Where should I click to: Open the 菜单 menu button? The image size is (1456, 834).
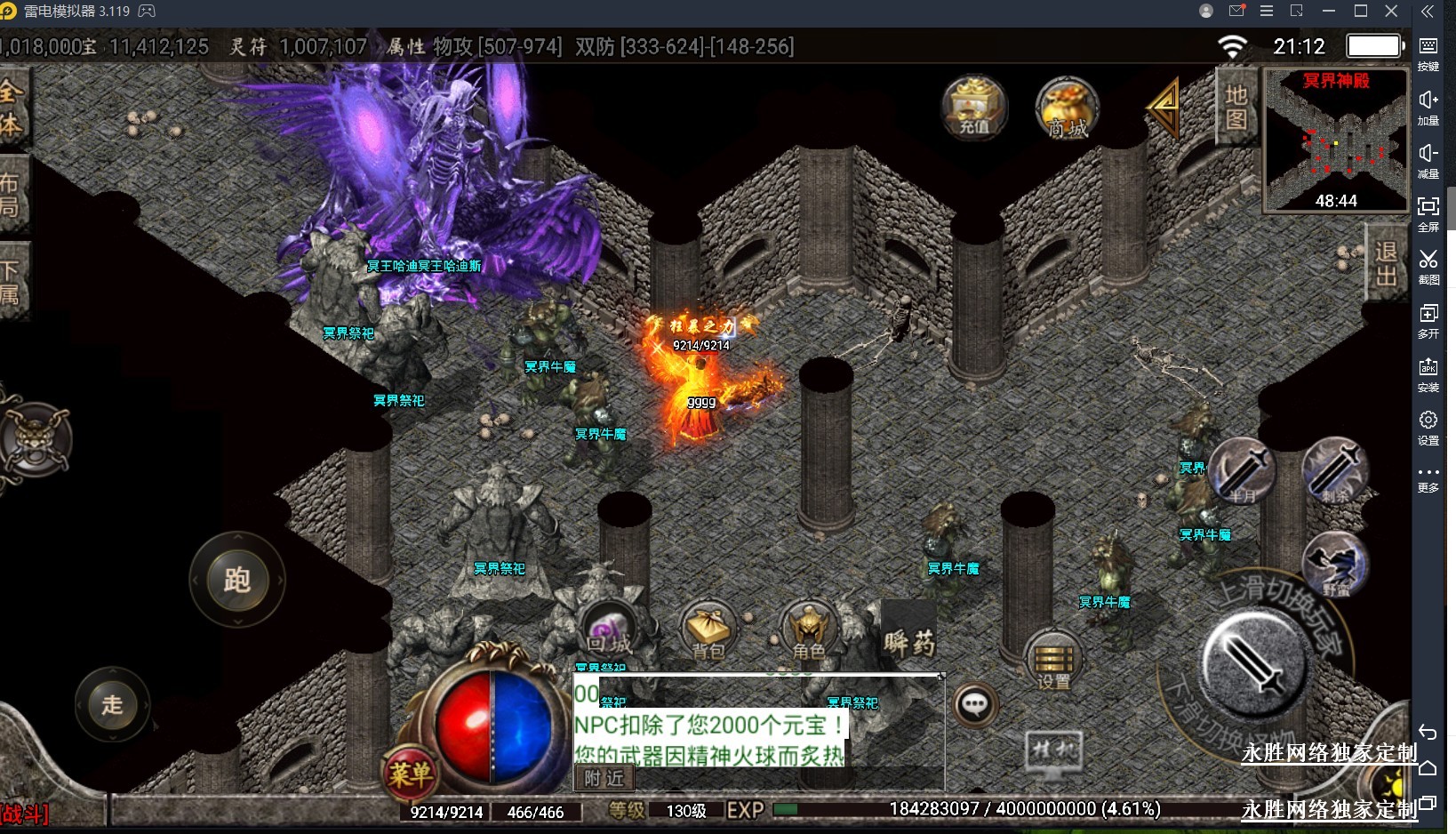click(410, 773)
